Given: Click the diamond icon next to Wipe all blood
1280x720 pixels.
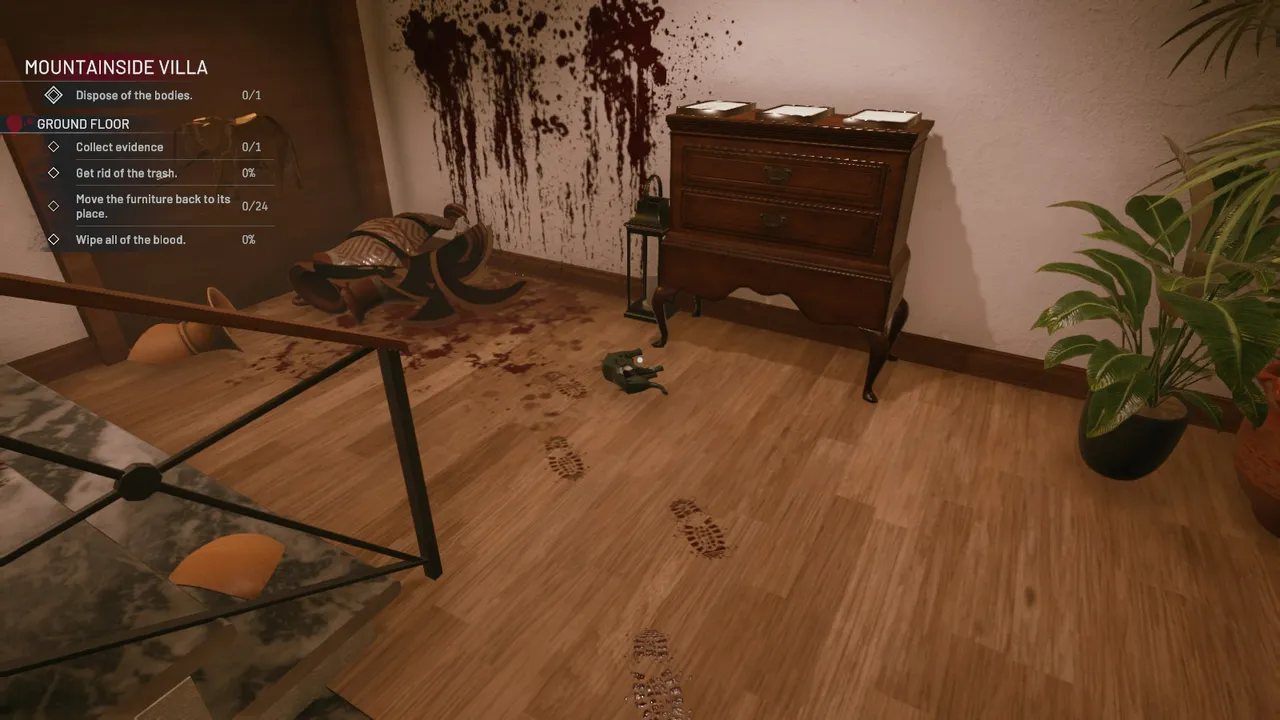Looking at the screenshot, I should click(56, 239).
